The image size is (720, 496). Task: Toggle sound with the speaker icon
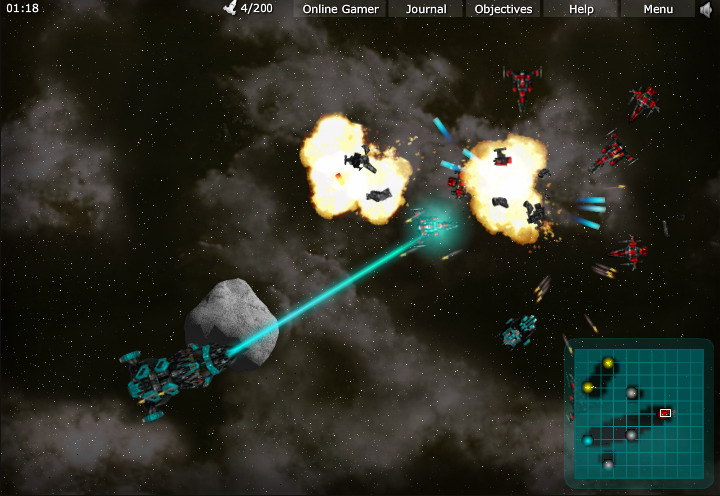point(708,9)
